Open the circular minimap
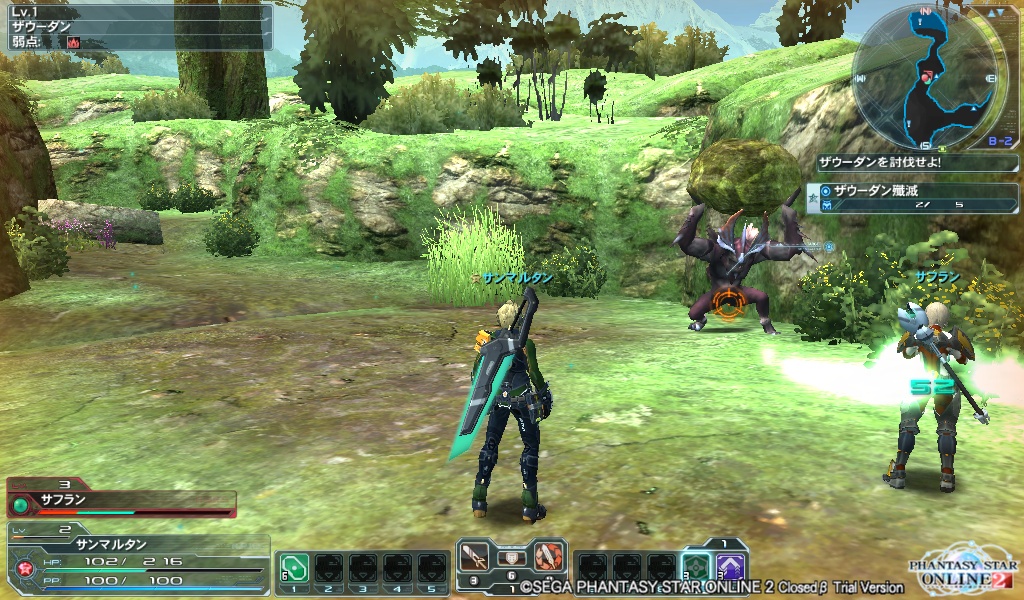 (x=930, y=75)
